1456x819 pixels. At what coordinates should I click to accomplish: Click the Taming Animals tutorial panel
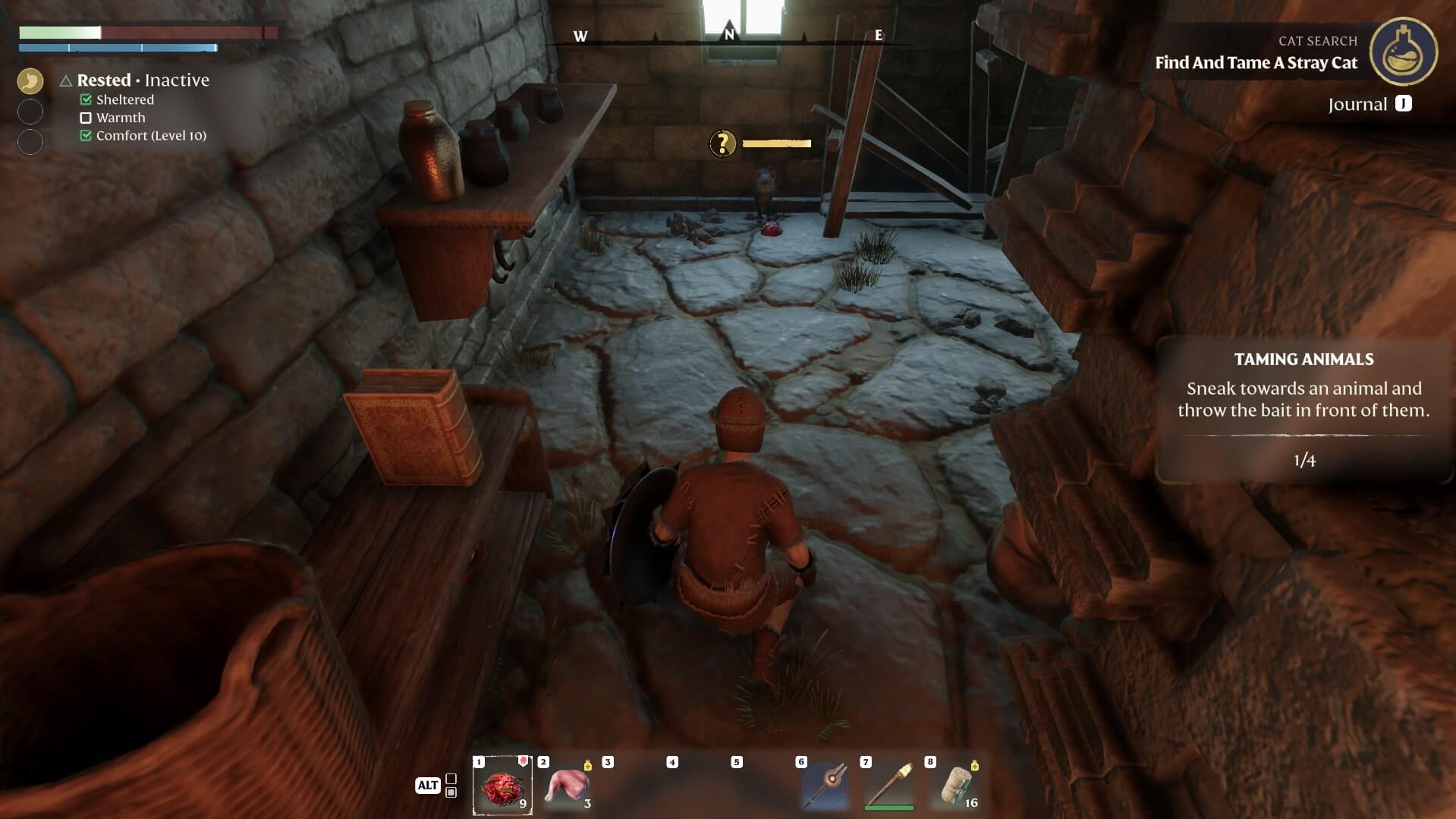1303,410
